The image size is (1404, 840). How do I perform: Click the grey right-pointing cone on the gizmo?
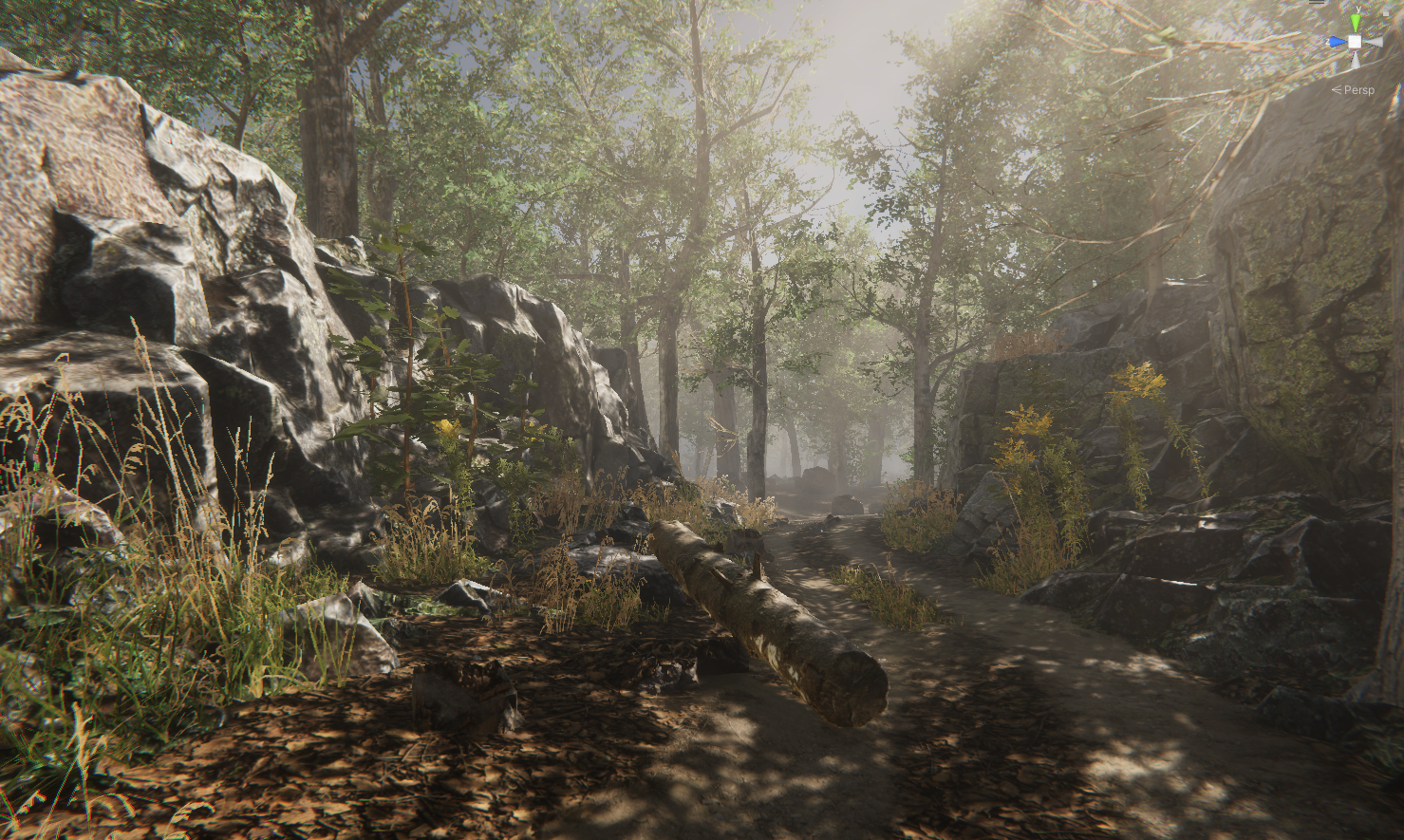coord(1376,42)
